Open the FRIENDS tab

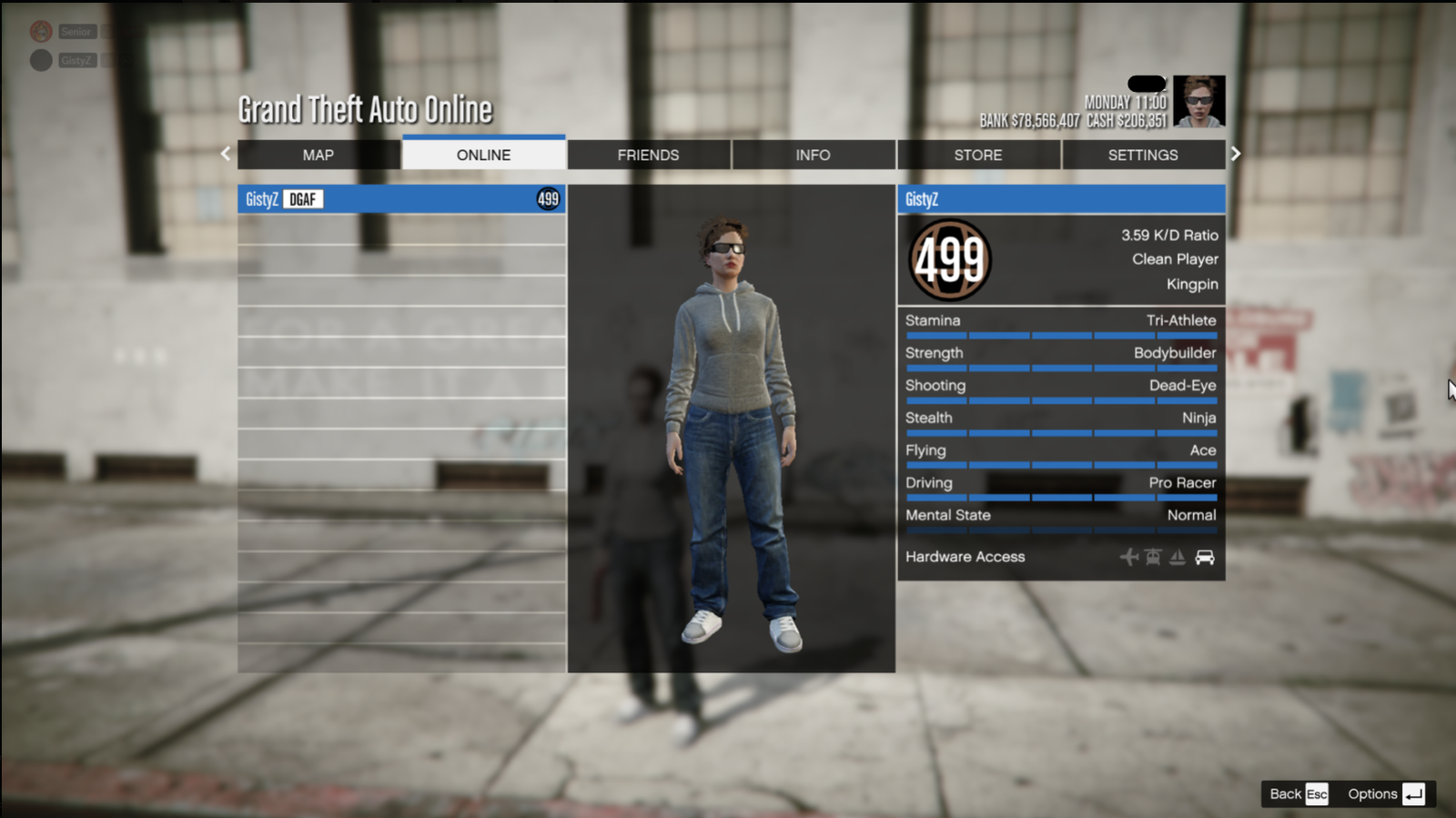[x=648, y=155]
